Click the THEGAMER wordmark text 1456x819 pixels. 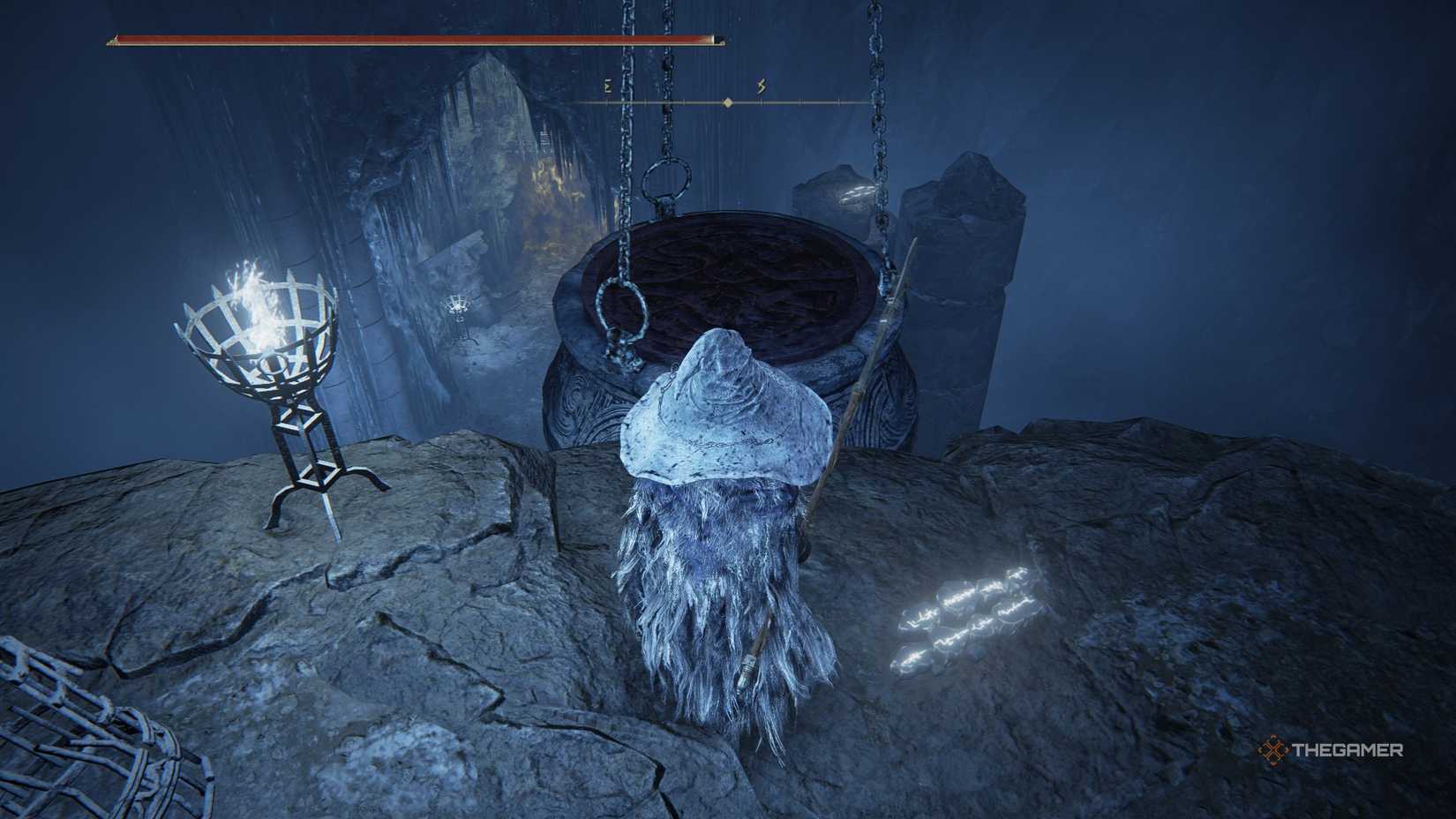[1348, 748]
